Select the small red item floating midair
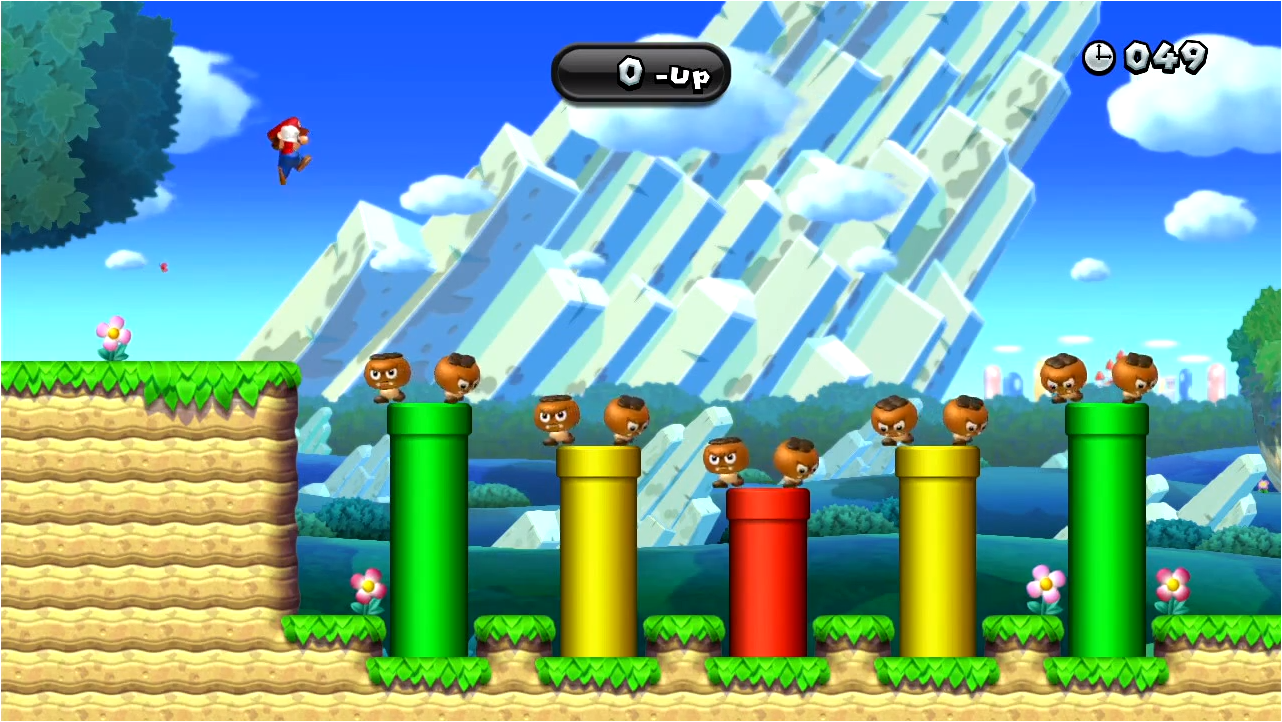The image size is (1282, 722). pyautogui.click(x=163, y=268)
